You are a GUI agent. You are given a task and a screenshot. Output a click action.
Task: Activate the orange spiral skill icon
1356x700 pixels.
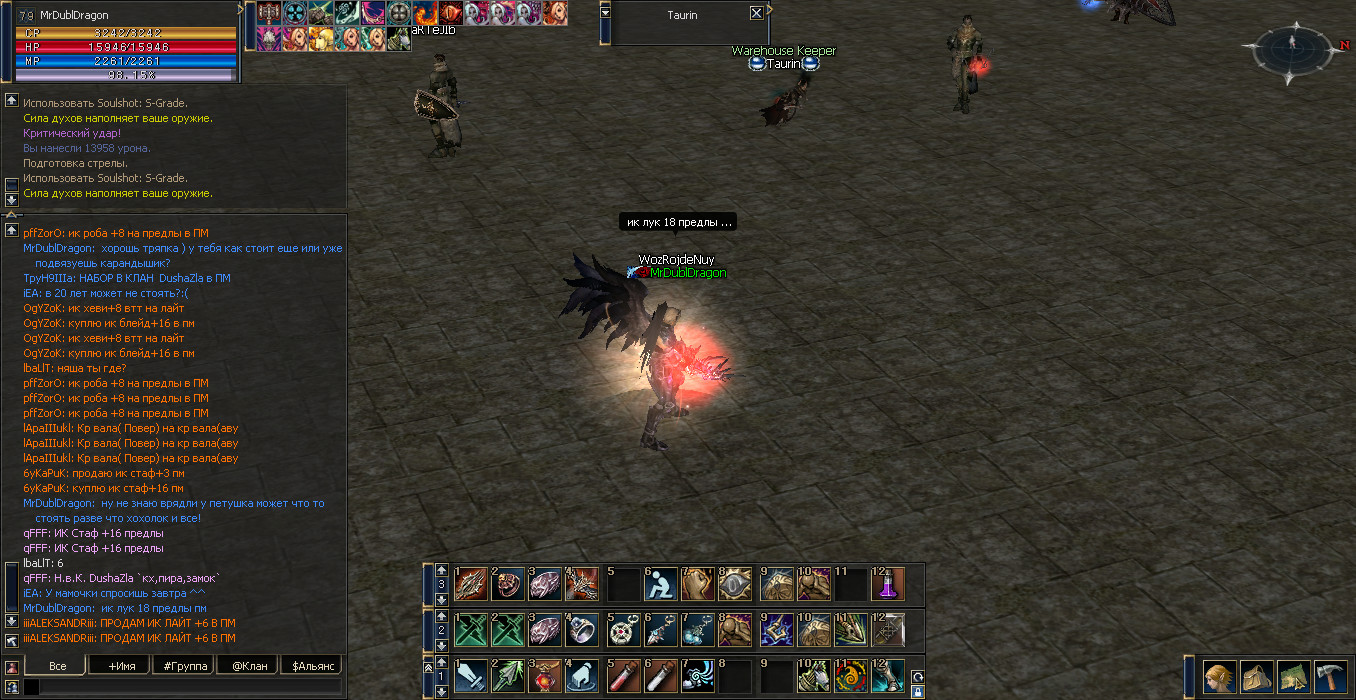point(849,676)
